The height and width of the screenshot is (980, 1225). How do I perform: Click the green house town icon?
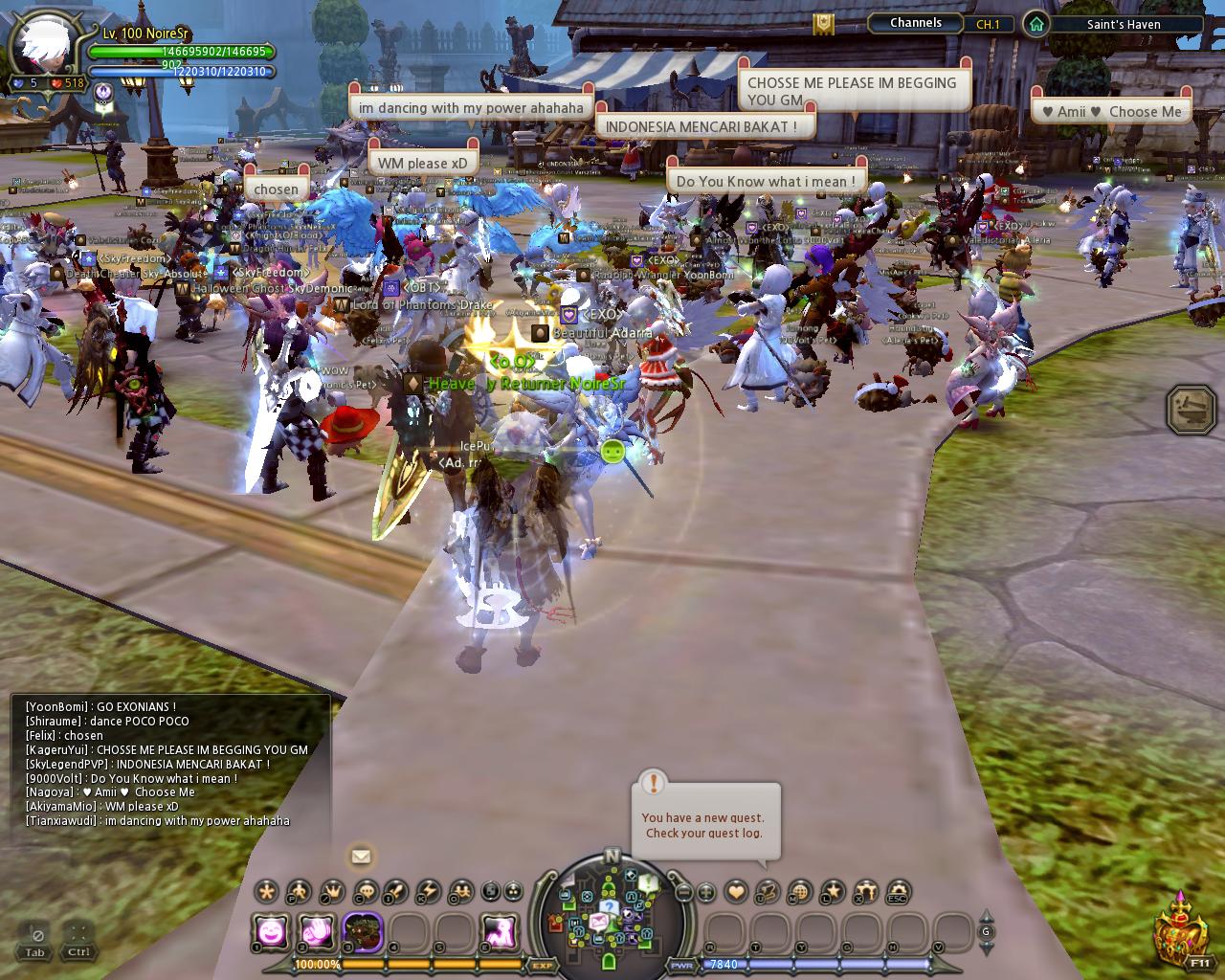pyautogui.click(x=1036, y=24)
